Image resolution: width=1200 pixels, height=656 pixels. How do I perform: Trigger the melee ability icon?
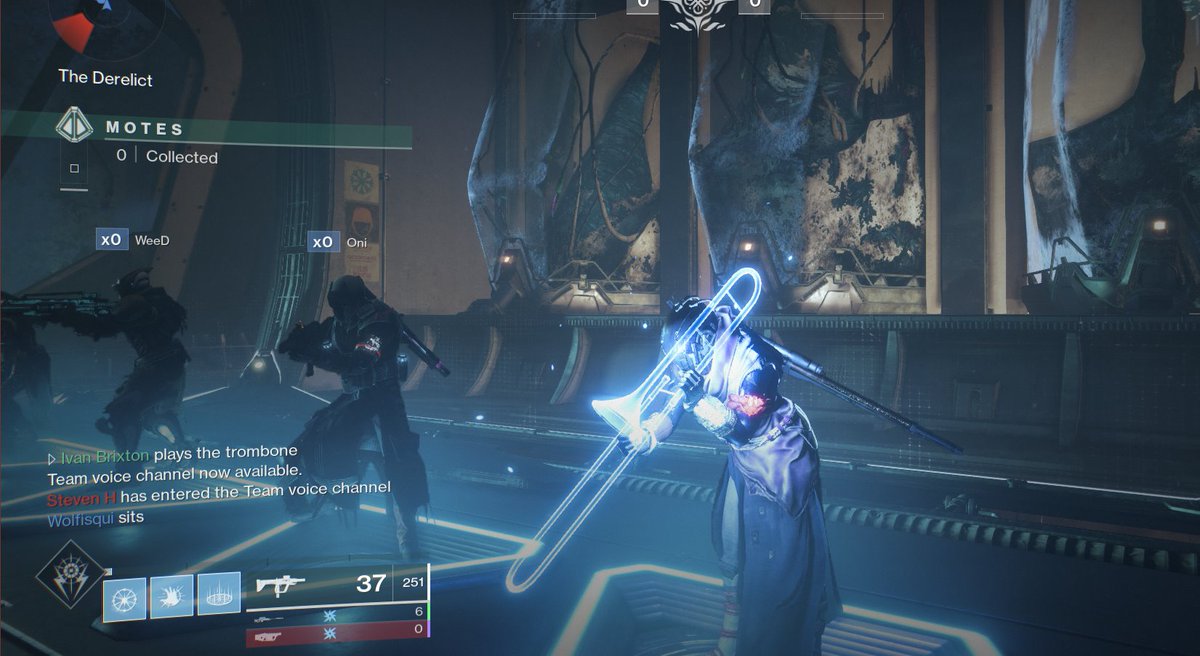171,598
